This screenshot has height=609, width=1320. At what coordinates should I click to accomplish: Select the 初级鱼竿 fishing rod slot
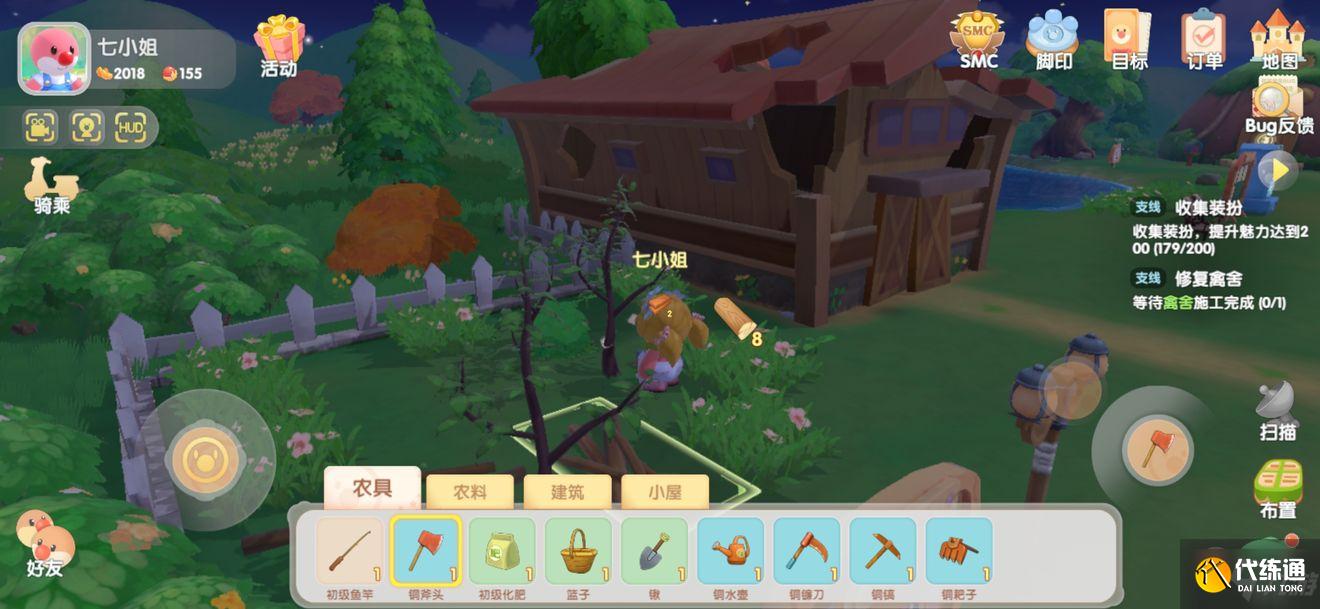click(x=350, y=551)
